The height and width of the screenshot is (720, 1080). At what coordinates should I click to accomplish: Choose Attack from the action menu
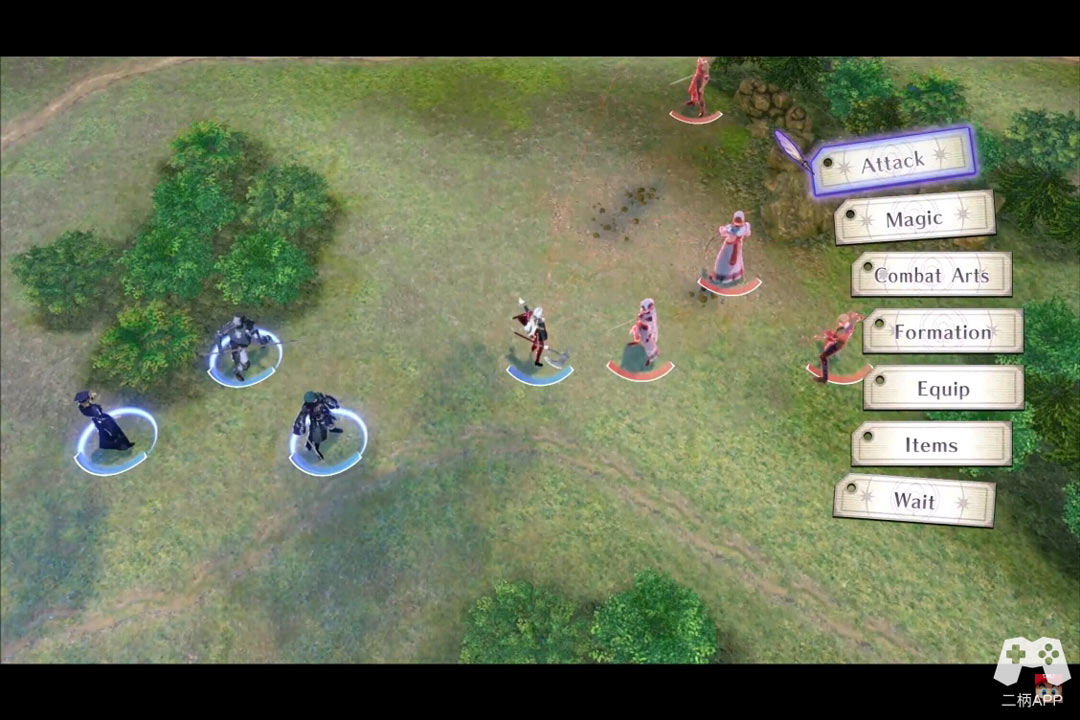(x=893, y=161)
